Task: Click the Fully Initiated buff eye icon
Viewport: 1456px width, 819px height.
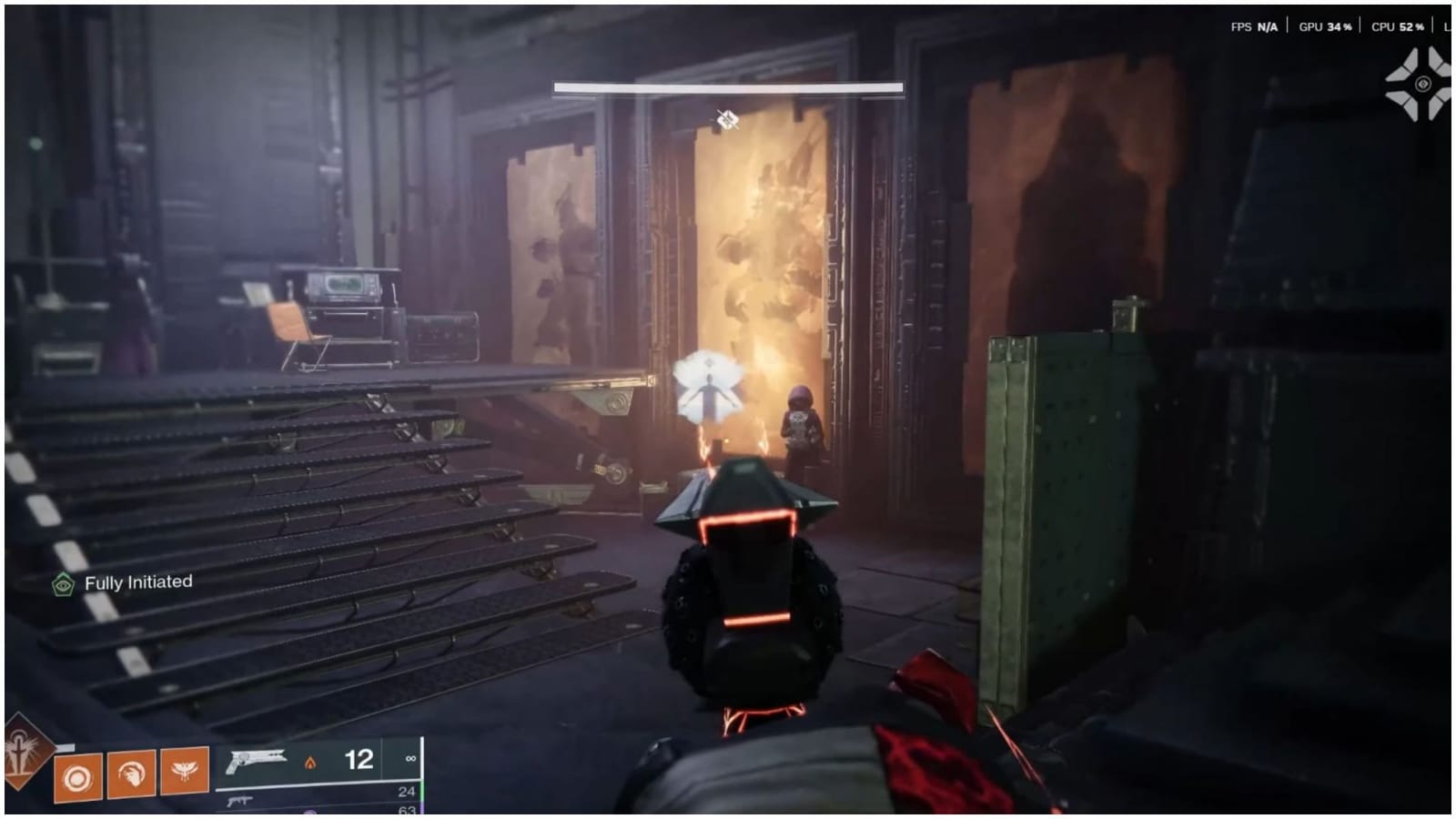Action: coord(62,582)
